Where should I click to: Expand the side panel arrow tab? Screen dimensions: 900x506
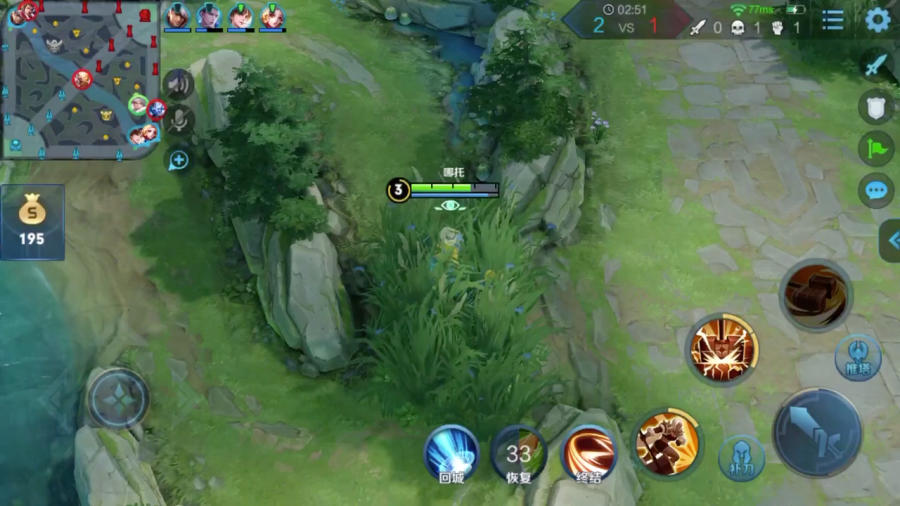pyautogui.click(x=890, y=240)
